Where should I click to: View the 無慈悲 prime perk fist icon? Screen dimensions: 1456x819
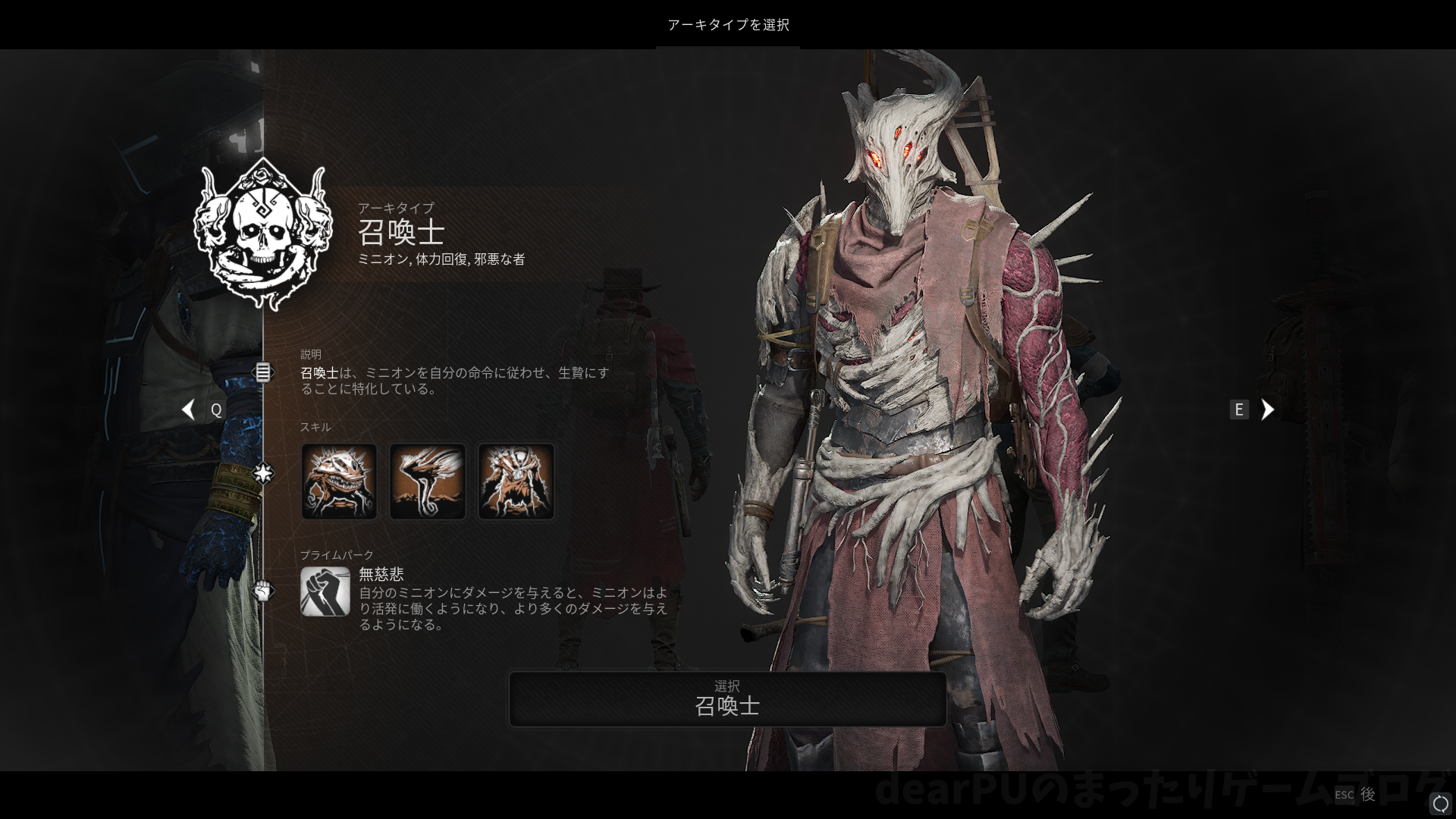click(x=325, y=591)
